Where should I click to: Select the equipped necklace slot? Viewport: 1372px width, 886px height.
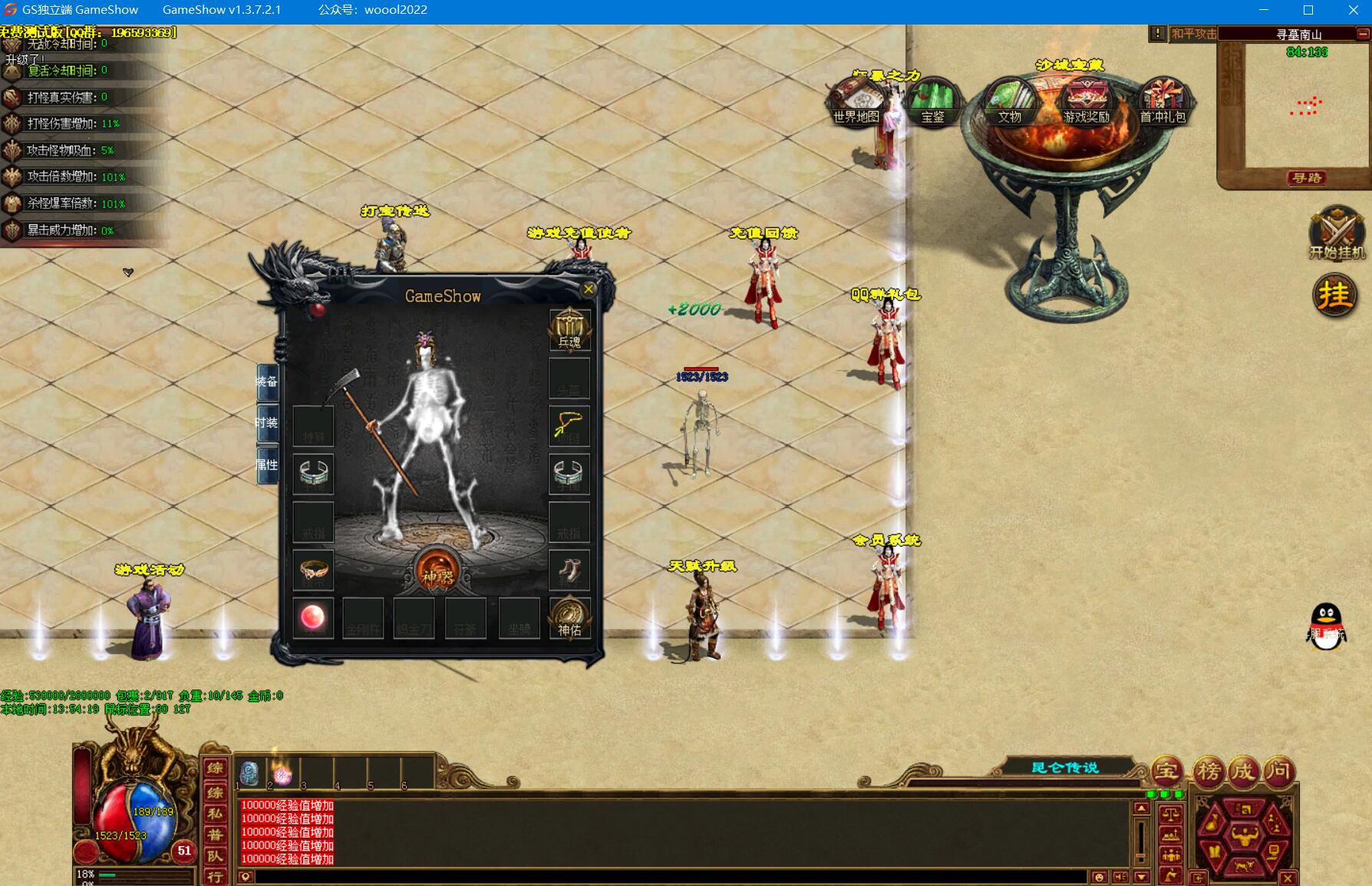pos(569,426)
